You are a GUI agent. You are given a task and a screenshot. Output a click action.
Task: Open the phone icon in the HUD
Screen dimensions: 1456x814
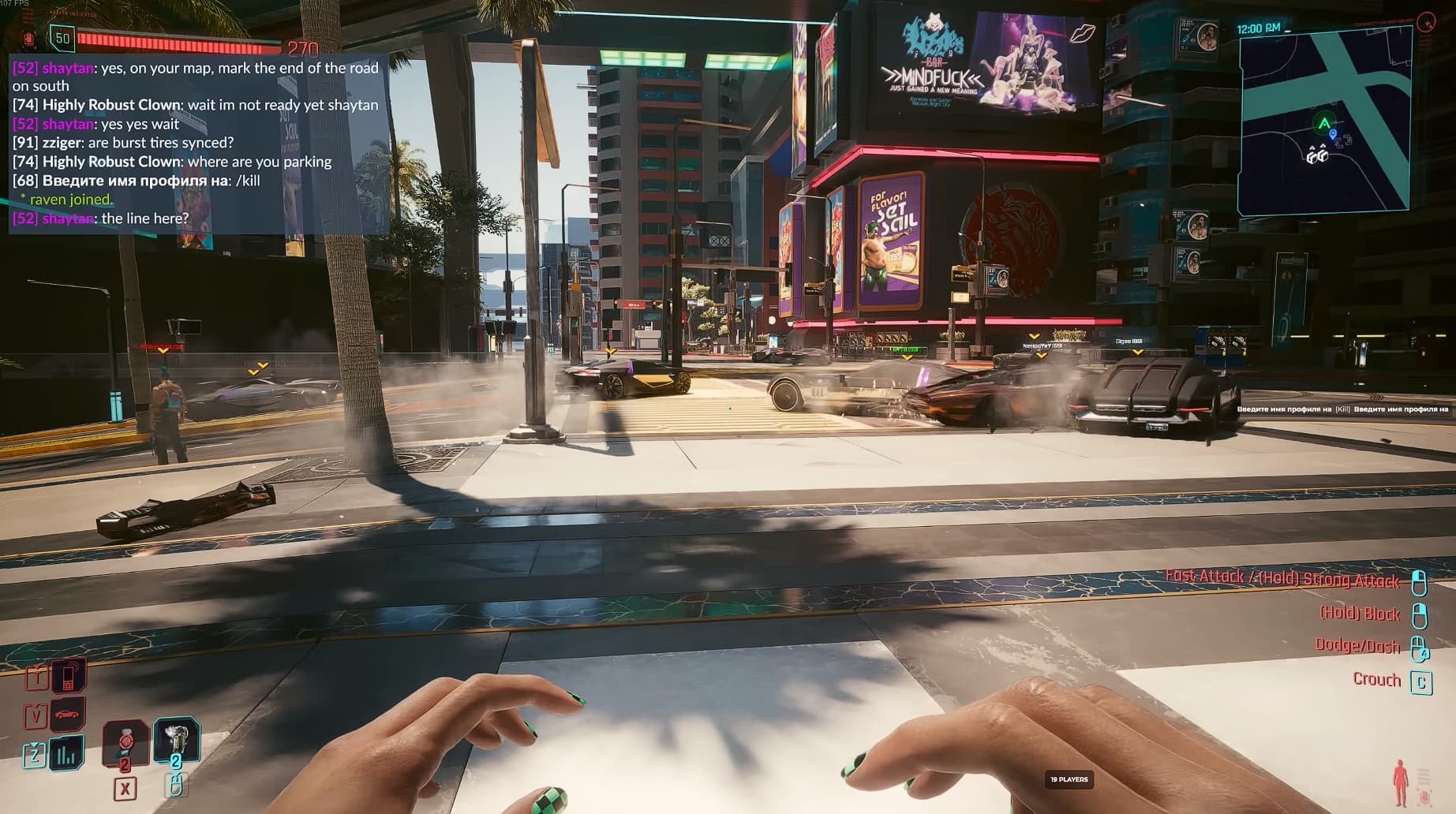(x=69, y=675)
